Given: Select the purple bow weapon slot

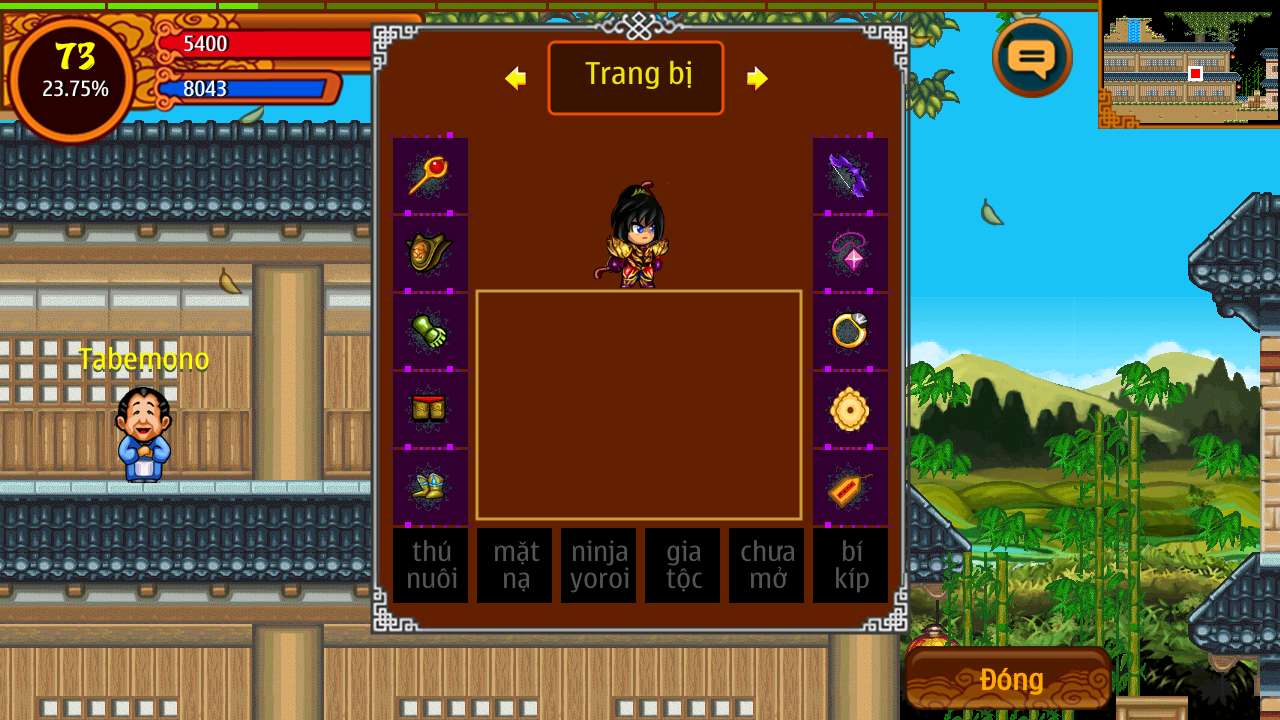Looking at the screenshot, I should tap(850, 175).
